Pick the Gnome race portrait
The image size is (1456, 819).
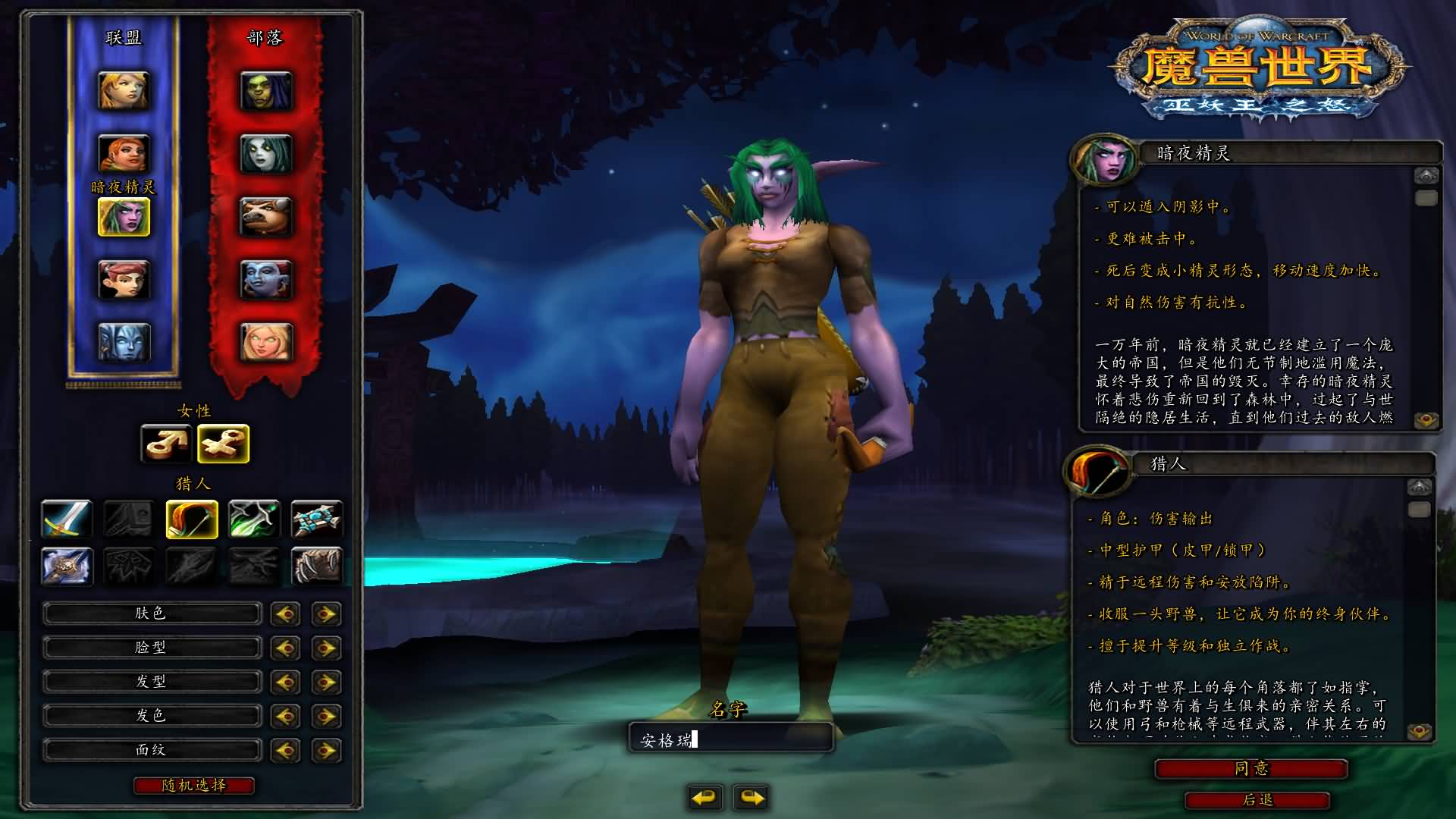[x=124, y=279]
